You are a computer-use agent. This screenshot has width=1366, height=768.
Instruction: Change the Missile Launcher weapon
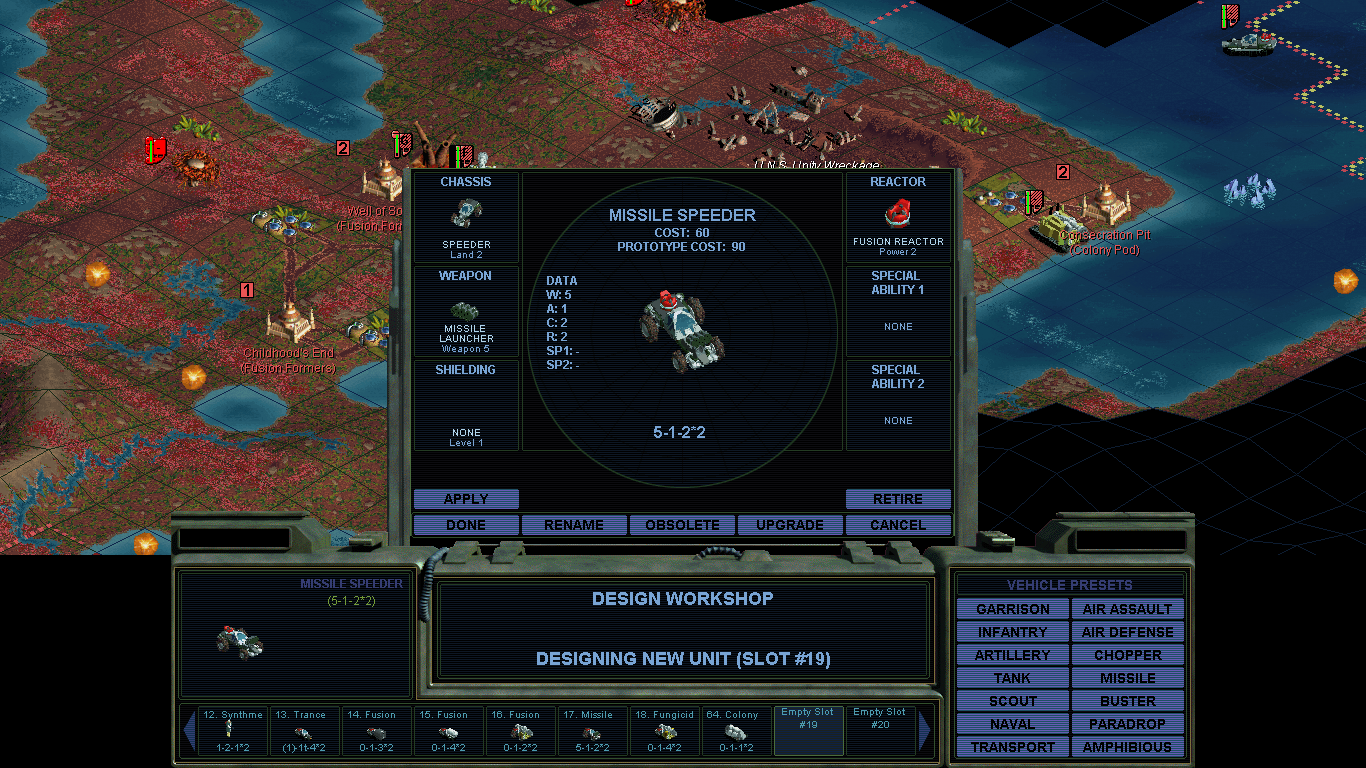(466, 311)
